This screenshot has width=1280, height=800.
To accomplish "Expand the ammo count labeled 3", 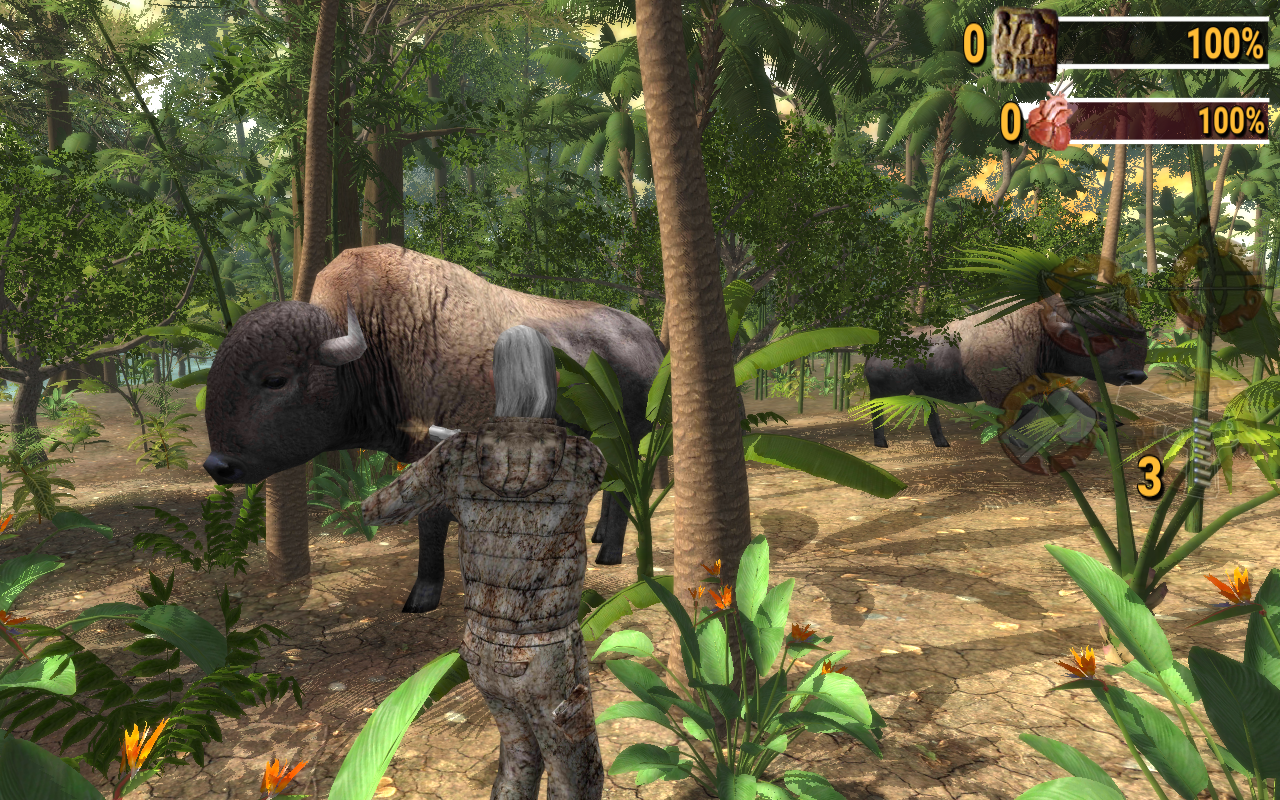I will (x=1149, y=476).
